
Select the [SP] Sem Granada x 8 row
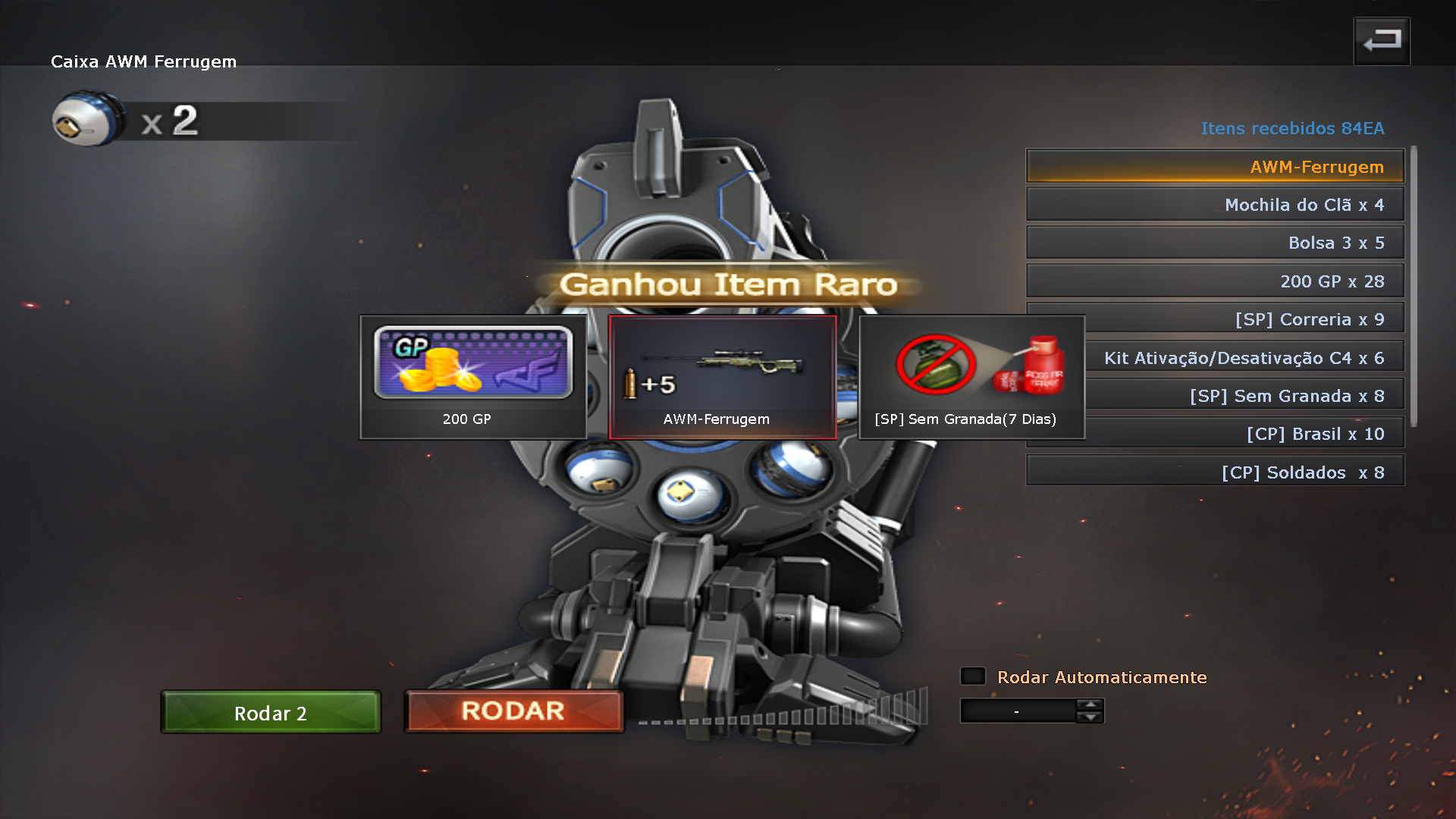pos(1244,396)
